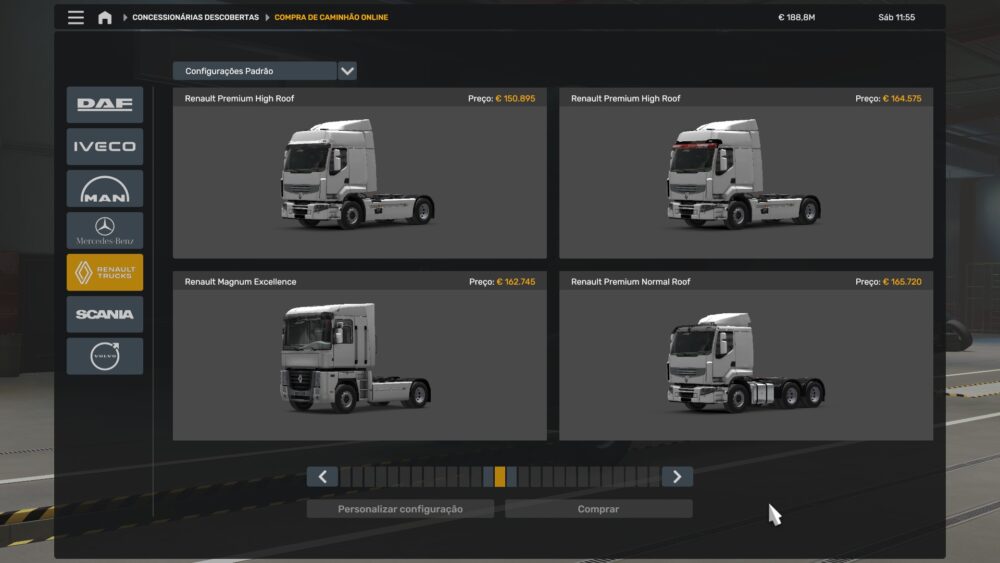
Task: Advance to the next page of trucks
Action: point(677,477)
